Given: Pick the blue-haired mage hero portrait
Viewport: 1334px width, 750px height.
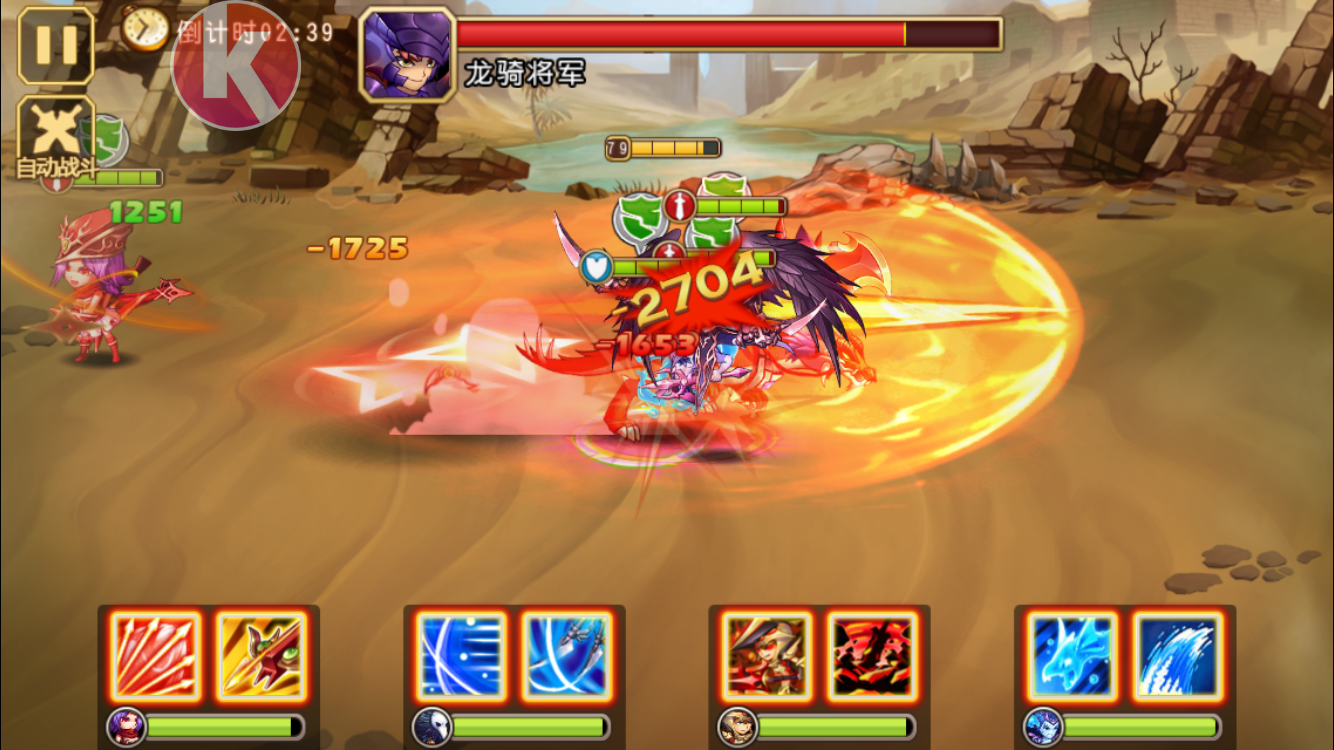Looking at the screenshot, I should tap(1043, 725).
